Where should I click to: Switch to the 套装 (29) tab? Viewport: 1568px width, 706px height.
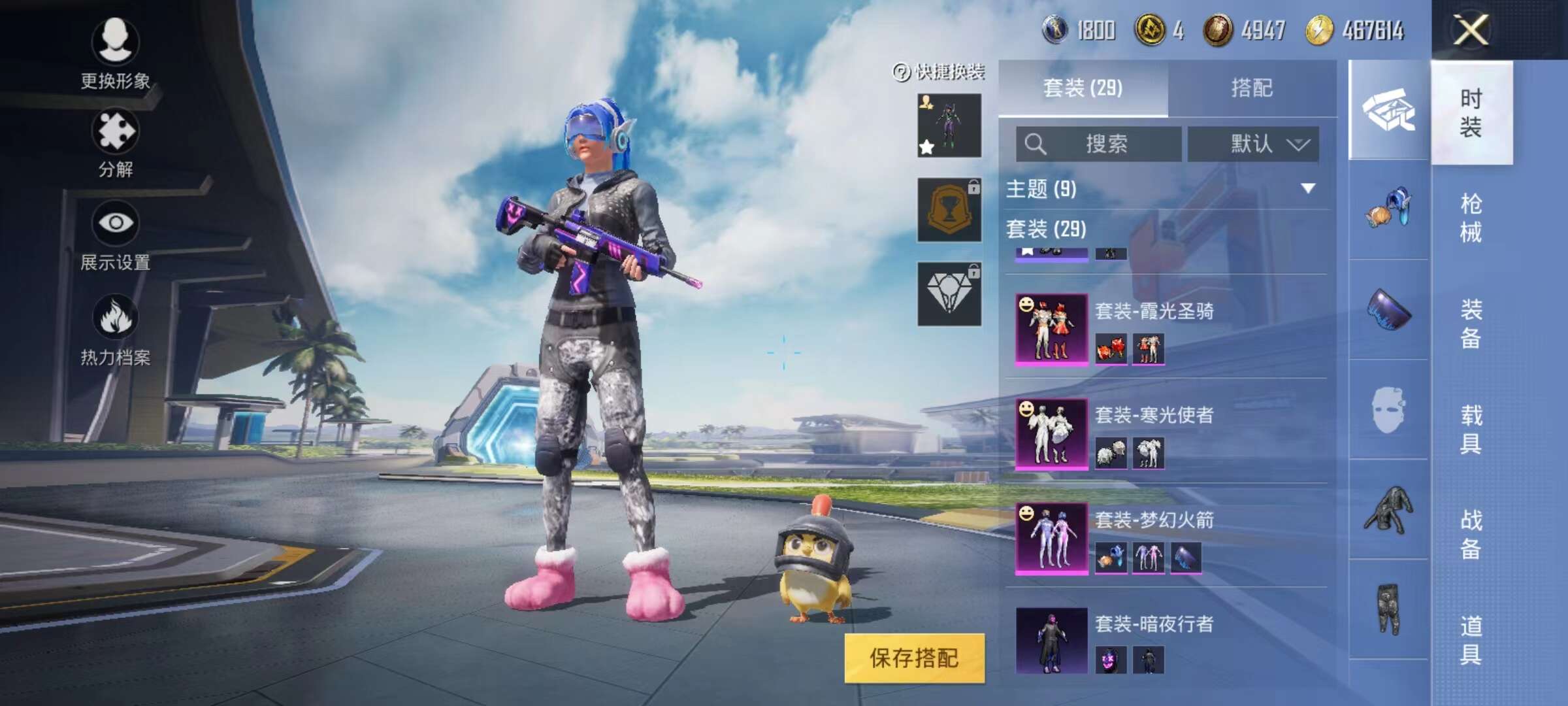pyautogui.click(x=1083, y=88)
